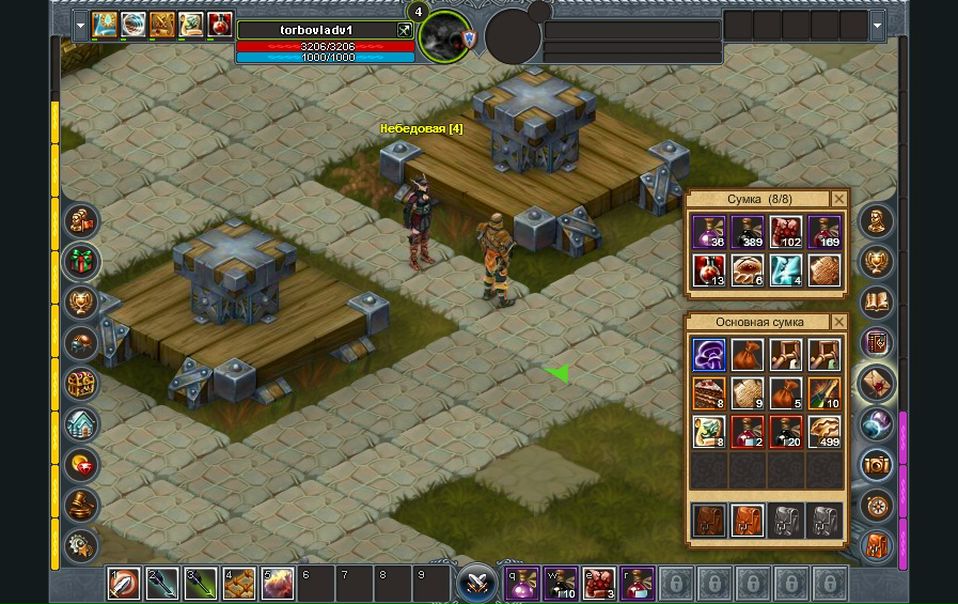Image resolution: width=958 pixels, height=604 pixels.
Task: Close the Основная сумка window
Action: click(838, 322)
